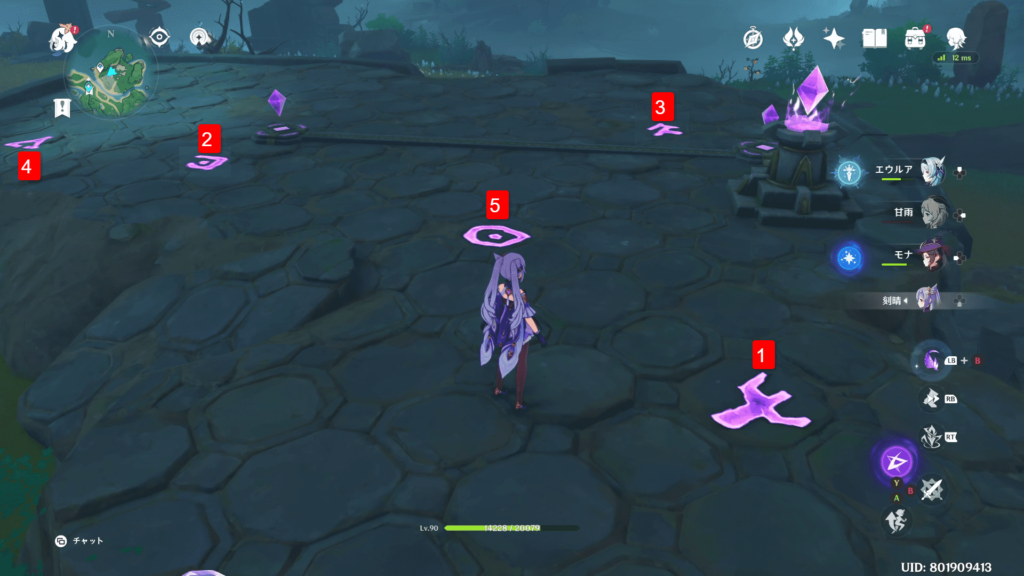Screen dimensions: 1024x576
Task: Toggle the eye-shaped Elemental Sight icon
Action: [158, 38]
